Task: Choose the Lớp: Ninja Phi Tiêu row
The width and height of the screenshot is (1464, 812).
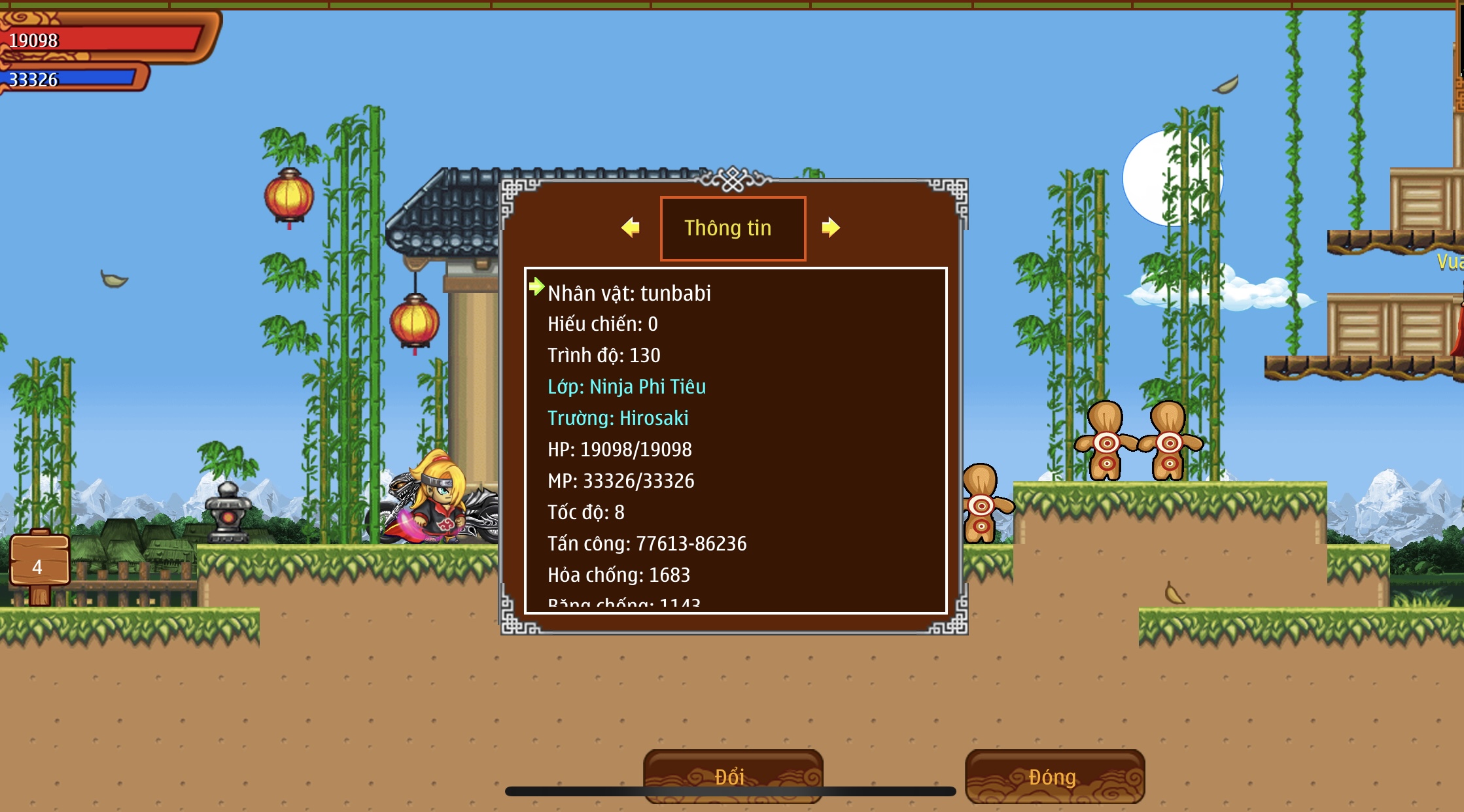Action: pyautogui.click(x=626, y=386)
